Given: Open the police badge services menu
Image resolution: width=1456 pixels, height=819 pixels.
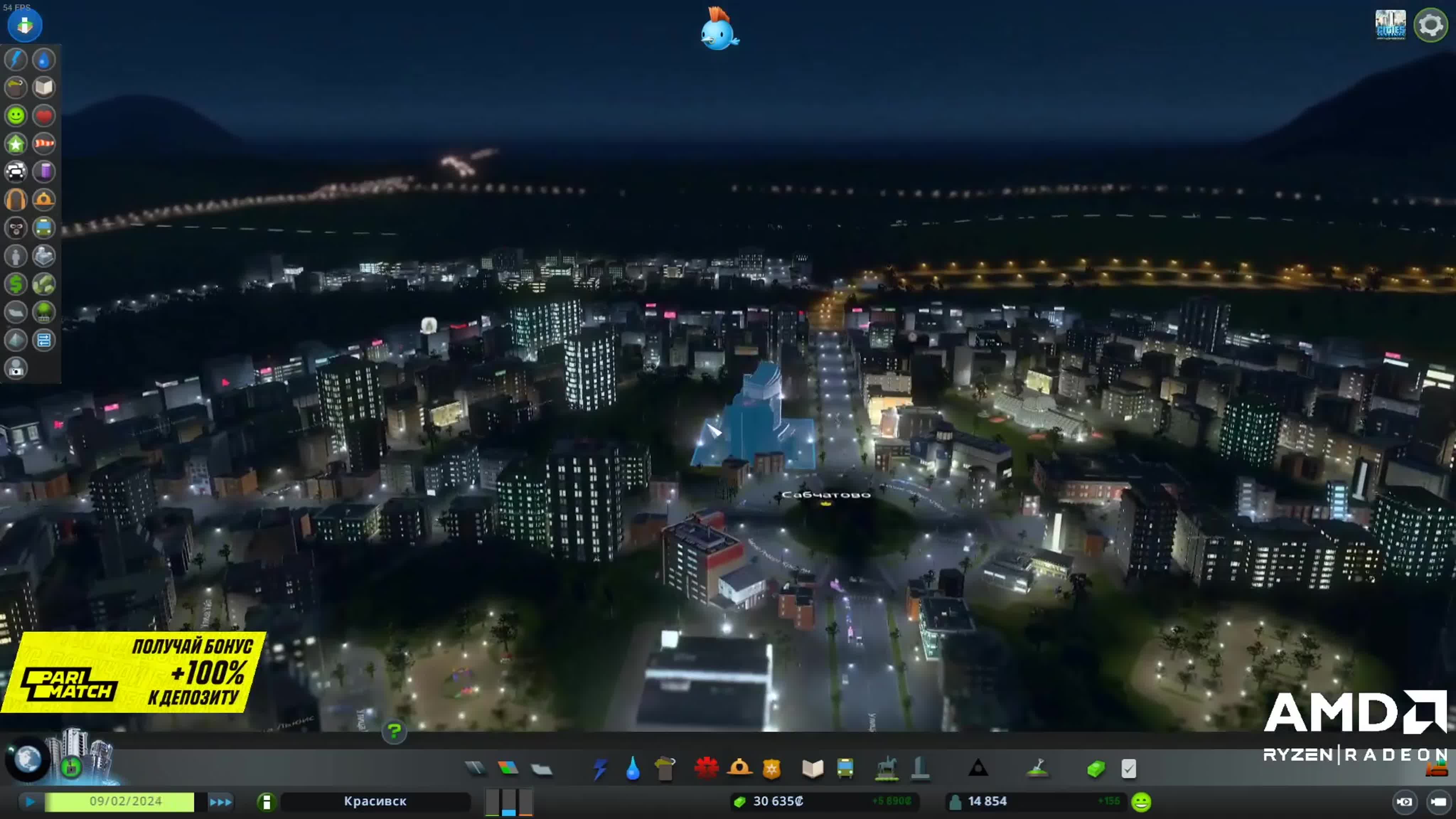Looking at the screenshot, I should (771, 769).
